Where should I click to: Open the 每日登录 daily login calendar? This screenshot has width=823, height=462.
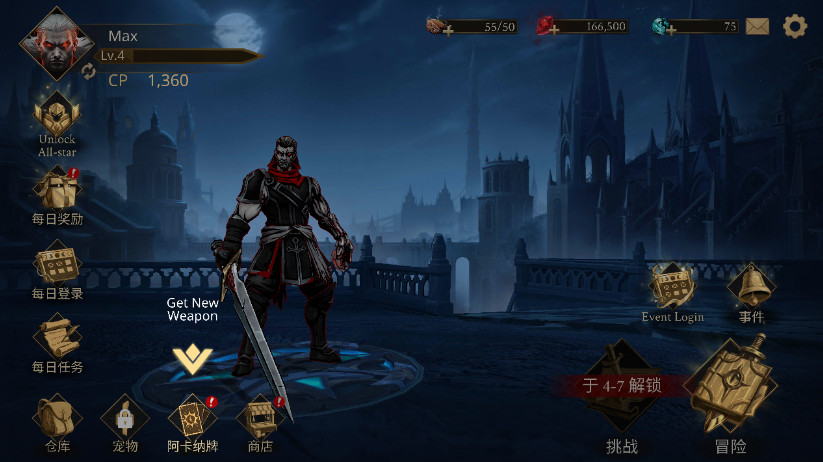point(57,266)
